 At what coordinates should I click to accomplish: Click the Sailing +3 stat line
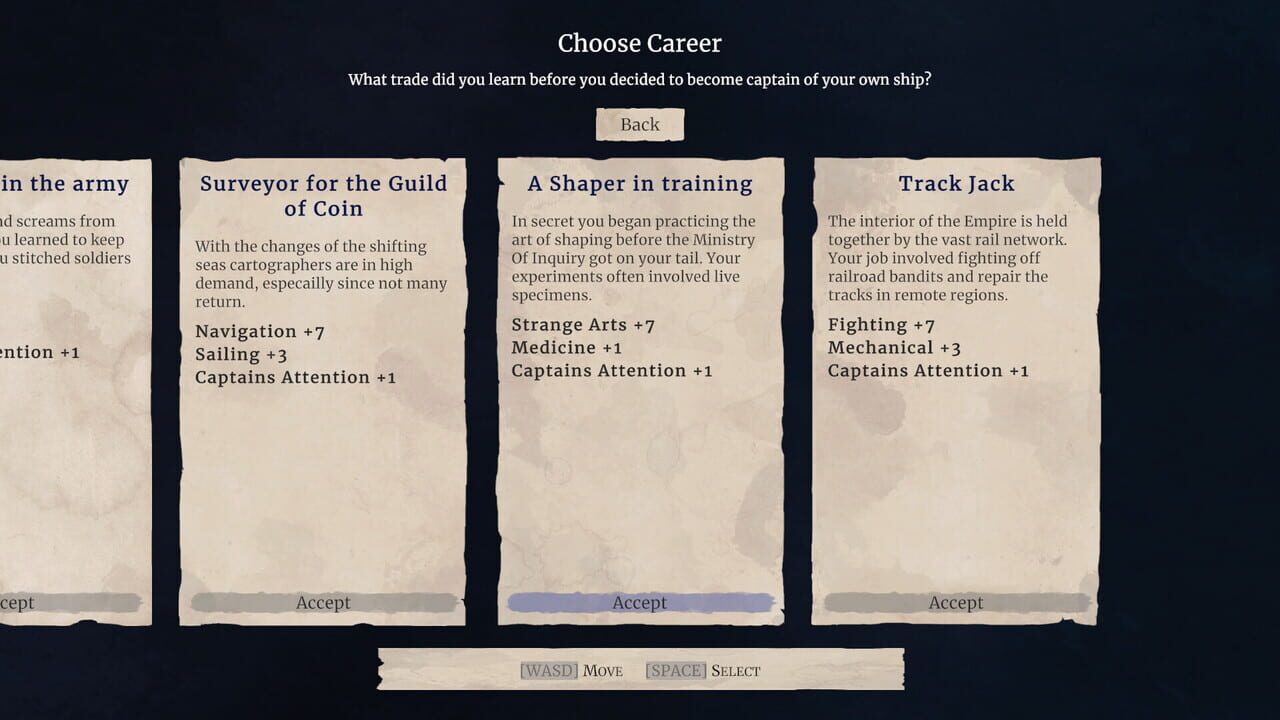240,354
